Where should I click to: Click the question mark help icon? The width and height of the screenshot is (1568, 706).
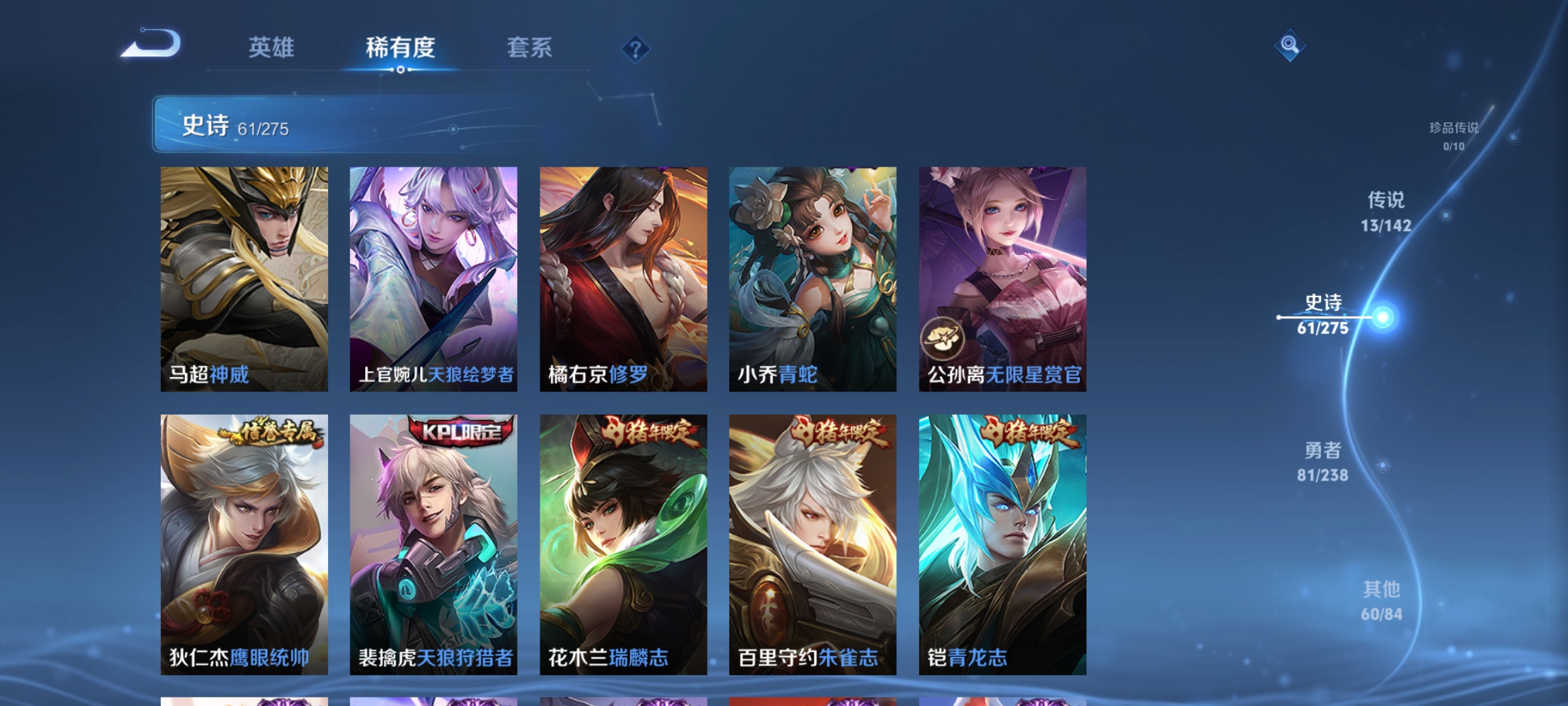click(x=636, y=50)
